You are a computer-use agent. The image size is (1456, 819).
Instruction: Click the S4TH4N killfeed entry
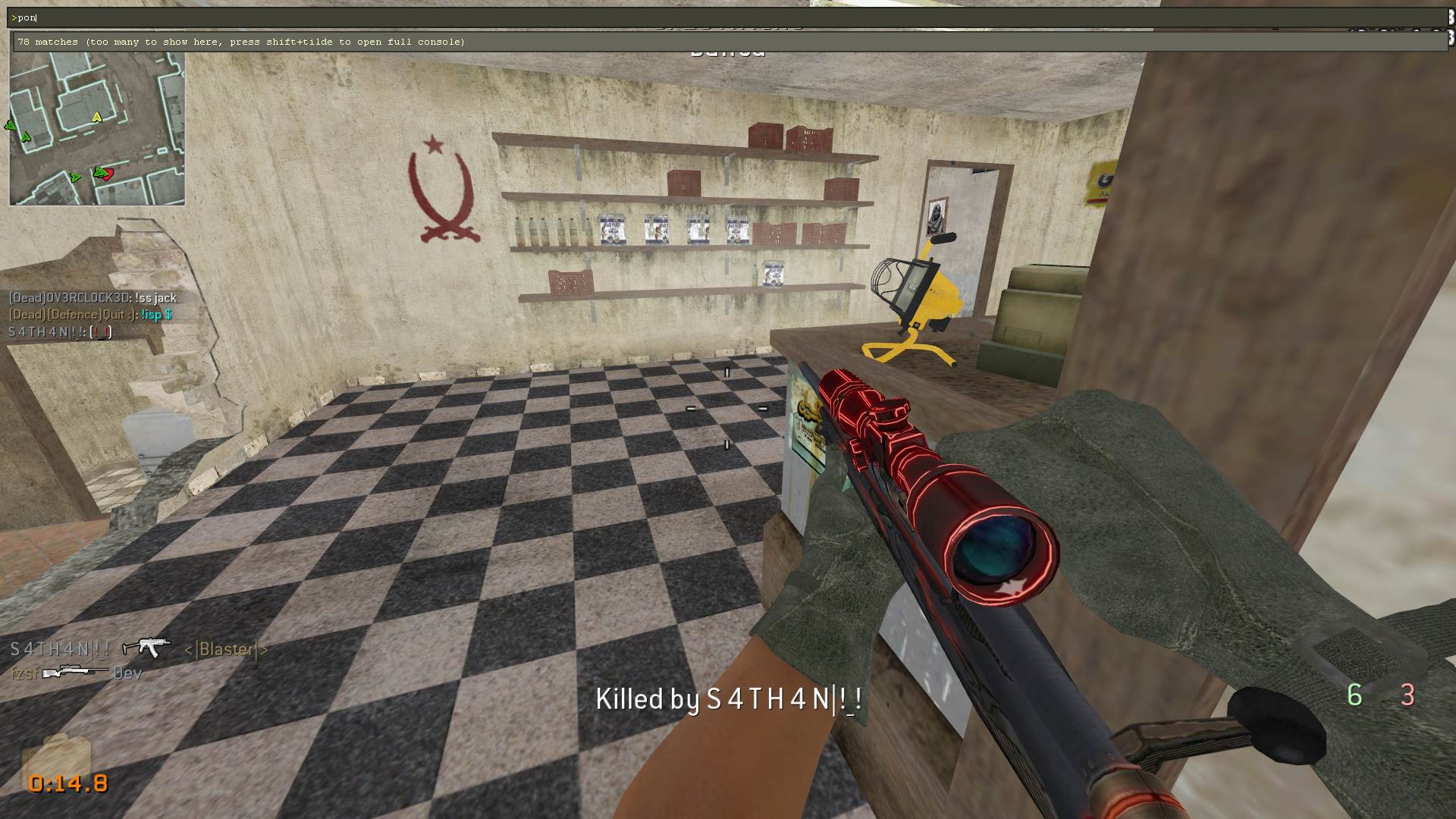[x=139, y=649]
